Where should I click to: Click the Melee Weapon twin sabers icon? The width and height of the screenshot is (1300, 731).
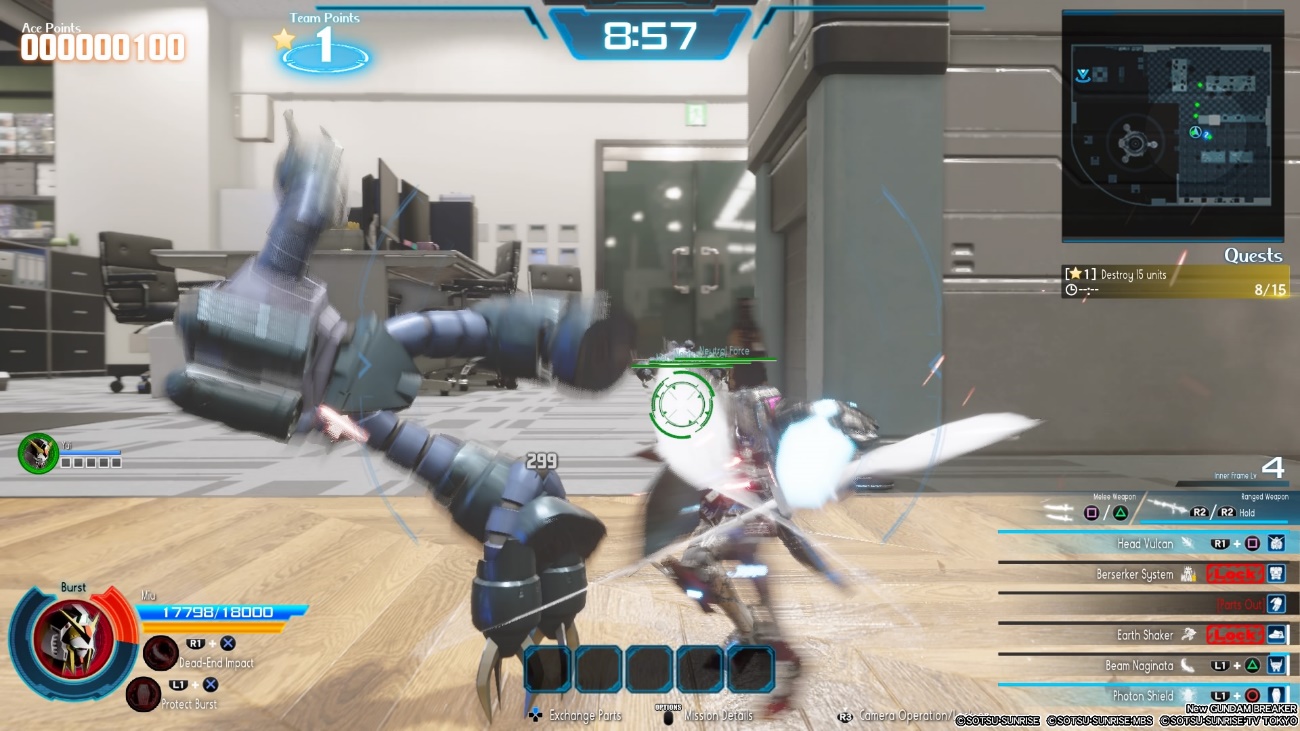tap(1058, 508)
